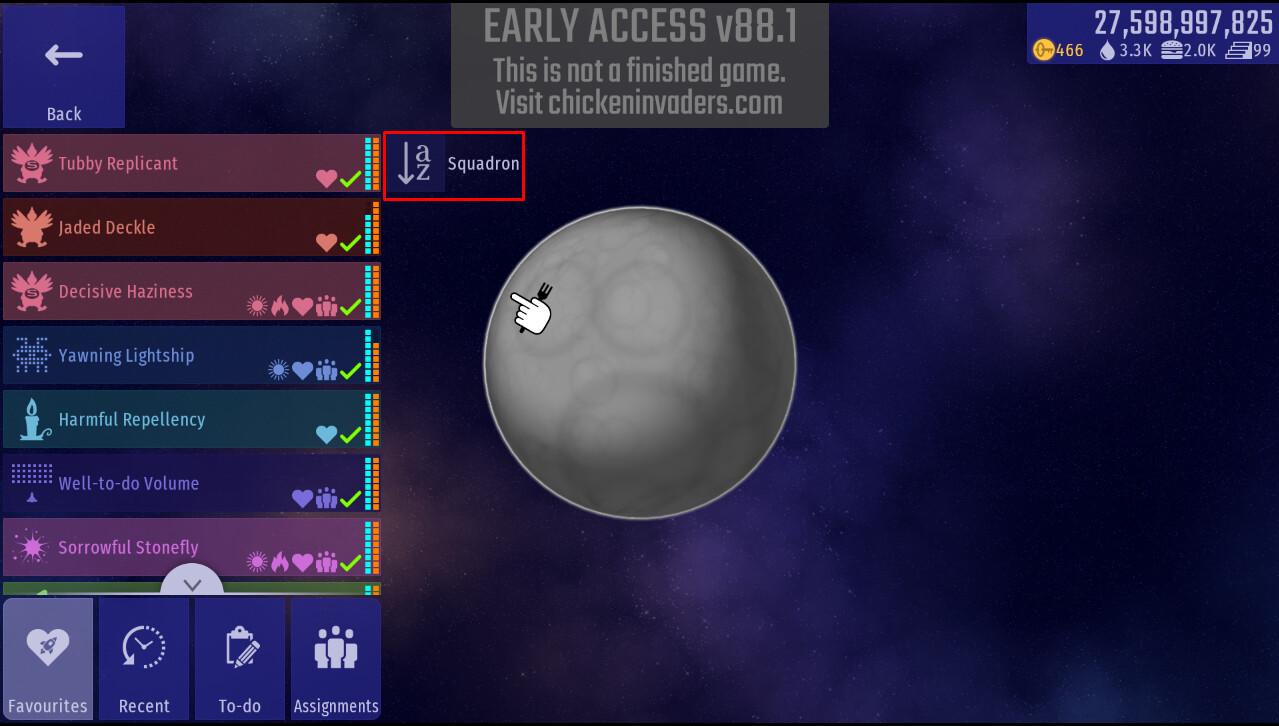Expand the list with the down chevron
Image resolution: width=1279 pixels, height=726 pixels.
pos(193,584)
